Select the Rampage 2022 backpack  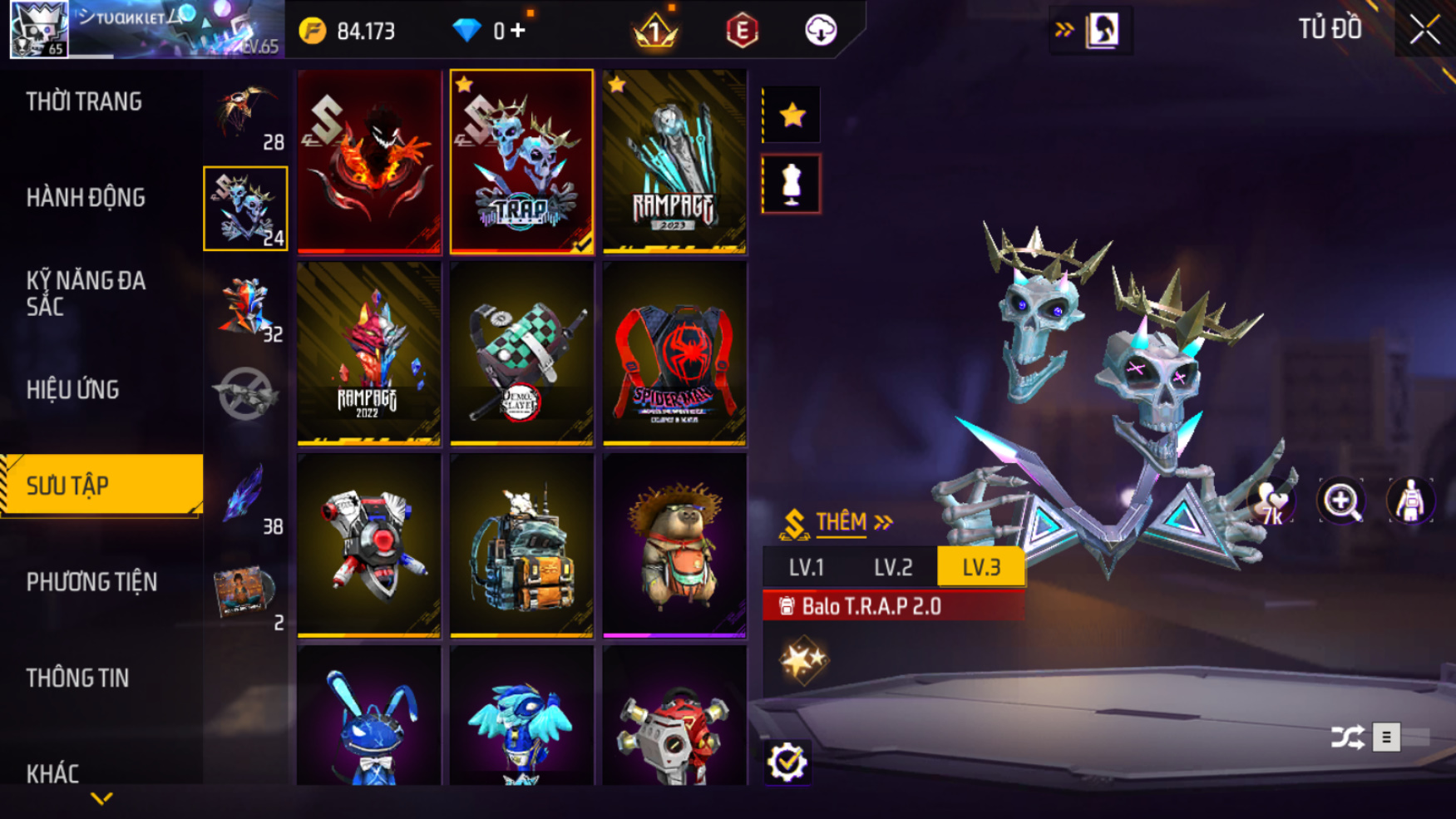click(x=368, y=353)
